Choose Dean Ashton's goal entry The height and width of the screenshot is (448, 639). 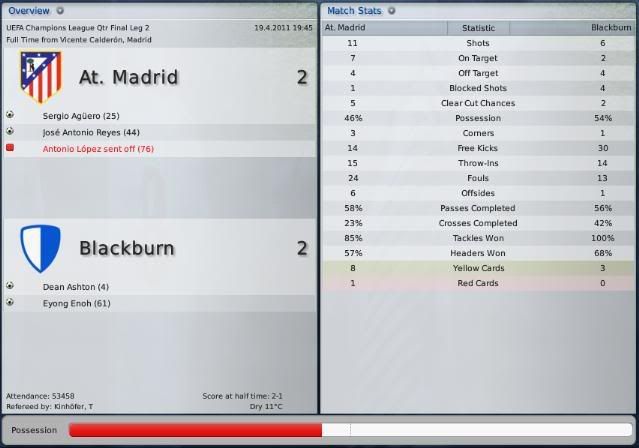(x=74, y=286)
